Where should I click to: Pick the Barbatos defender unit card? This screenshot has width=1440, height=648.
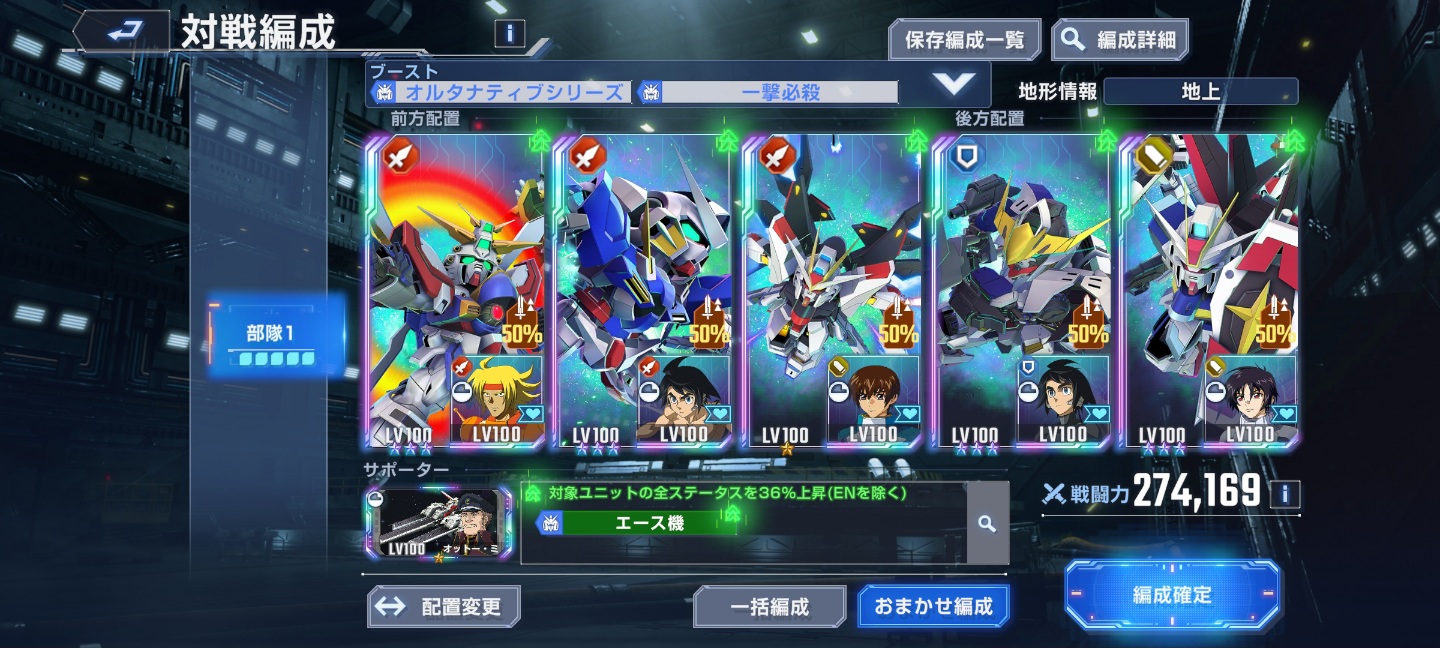tap(1021, 290)
